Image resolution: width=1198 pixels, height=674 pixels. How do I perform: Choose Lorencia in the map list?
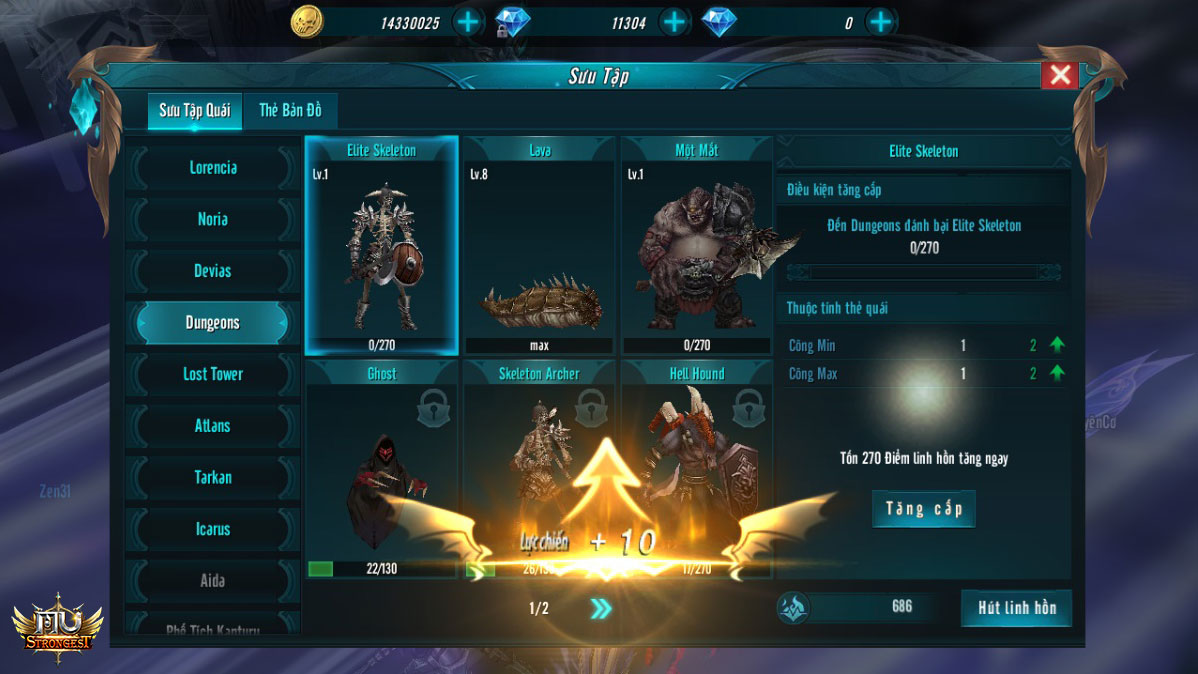coord(213,168)
